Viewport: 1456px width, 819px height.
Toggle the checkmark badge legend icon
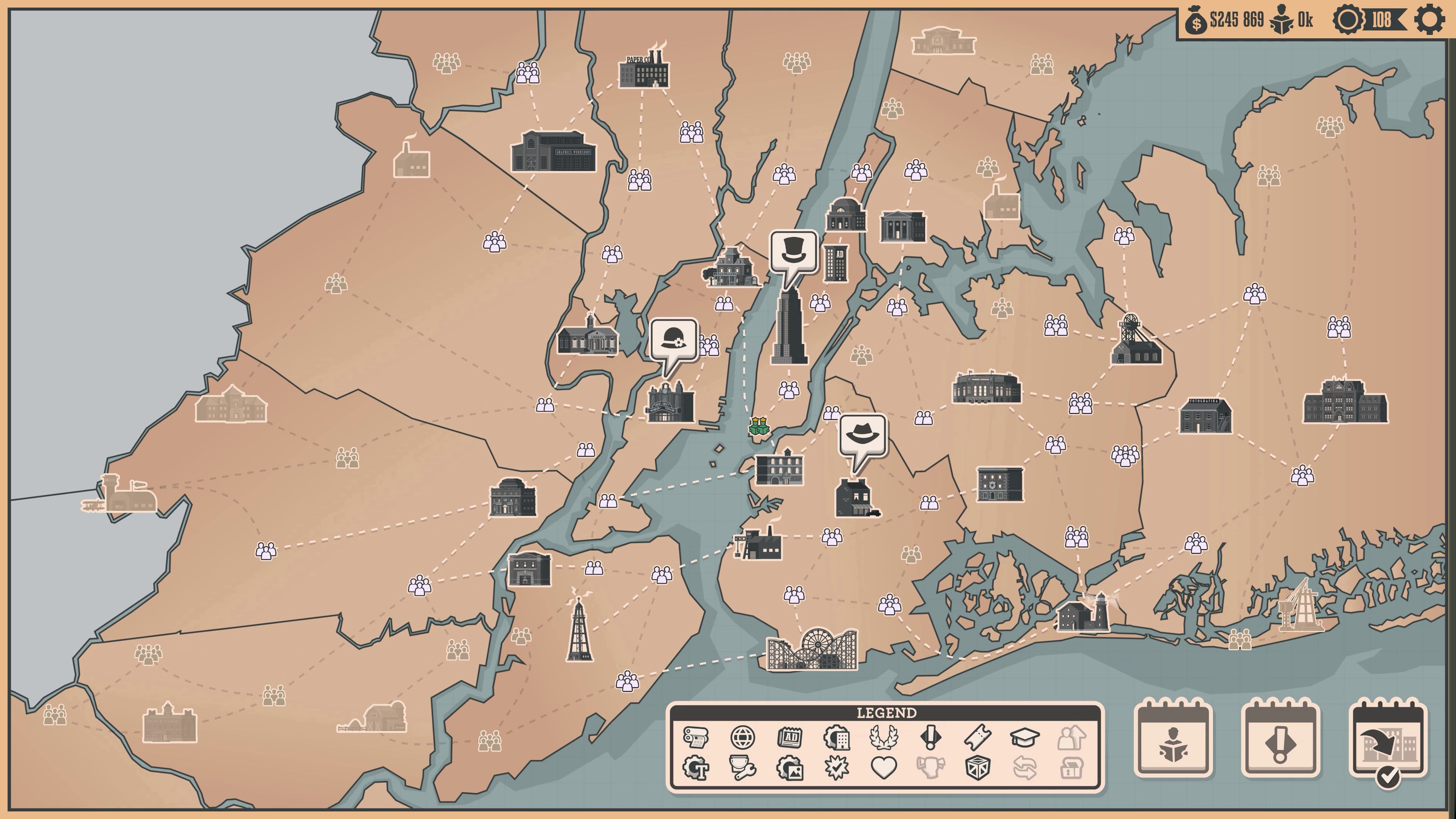[x=836, y=768]
